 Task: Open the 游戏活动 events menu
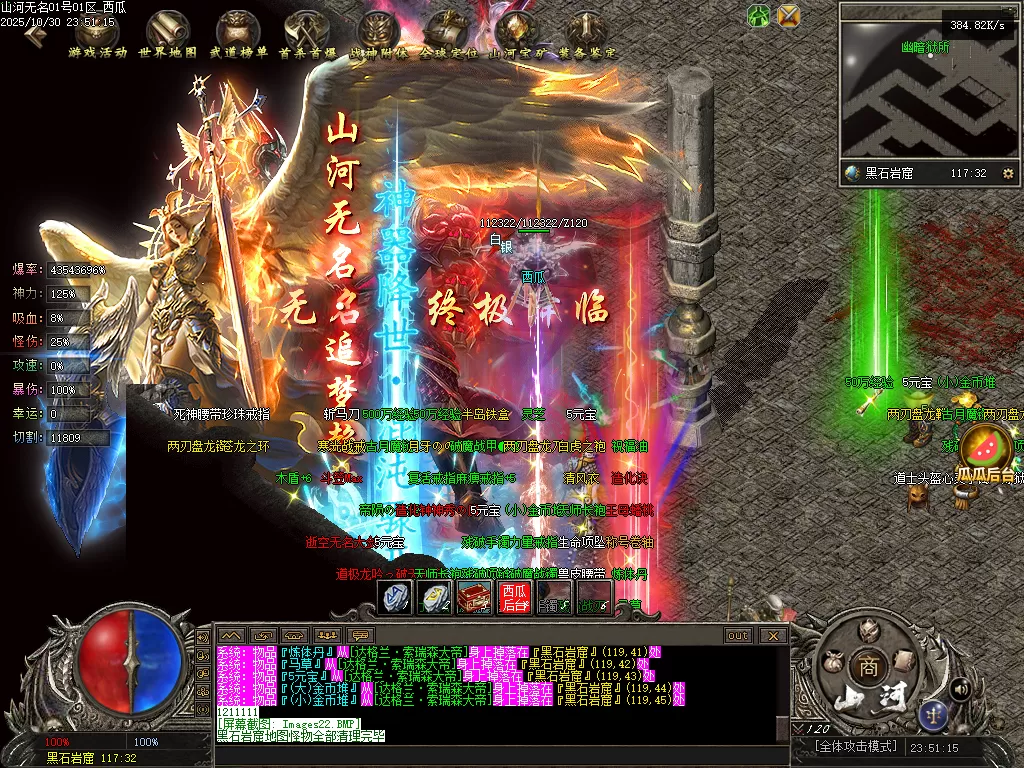(98, 33)
